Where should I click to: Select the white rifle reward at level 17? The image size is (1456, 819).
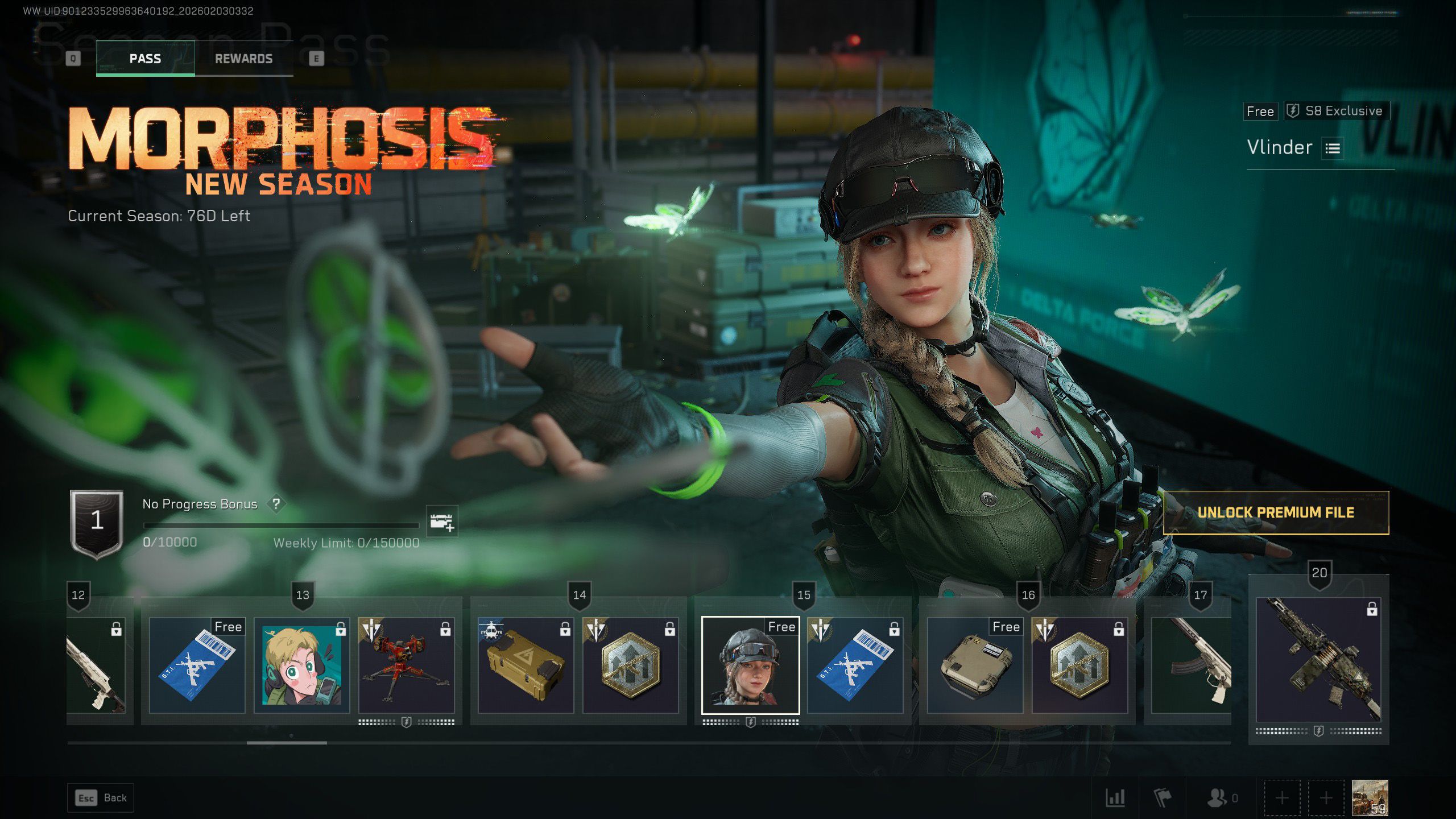point(1191,665)
